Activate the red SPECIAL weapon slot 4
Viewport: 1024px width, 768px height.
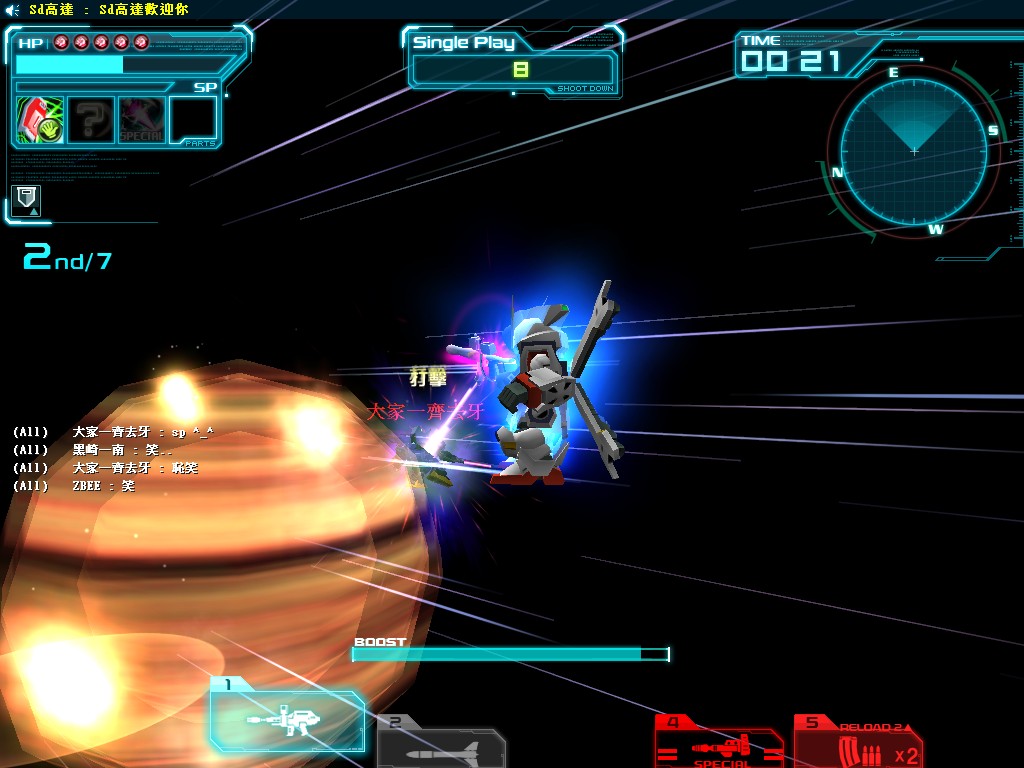tap(720, 745)
